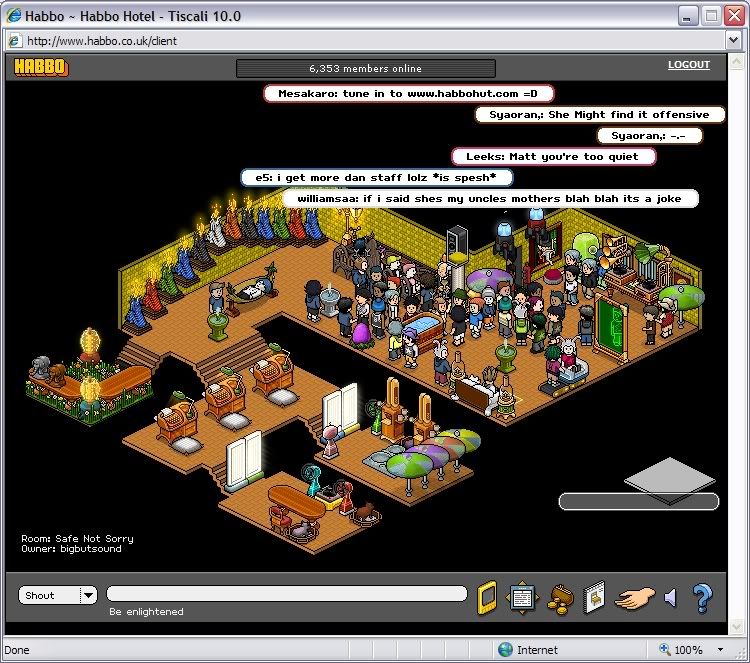Image resolution: width=750 pixels, height=663 pixels.
Task: Open the furniture catalogue icon
Action: tap(594, 597)
